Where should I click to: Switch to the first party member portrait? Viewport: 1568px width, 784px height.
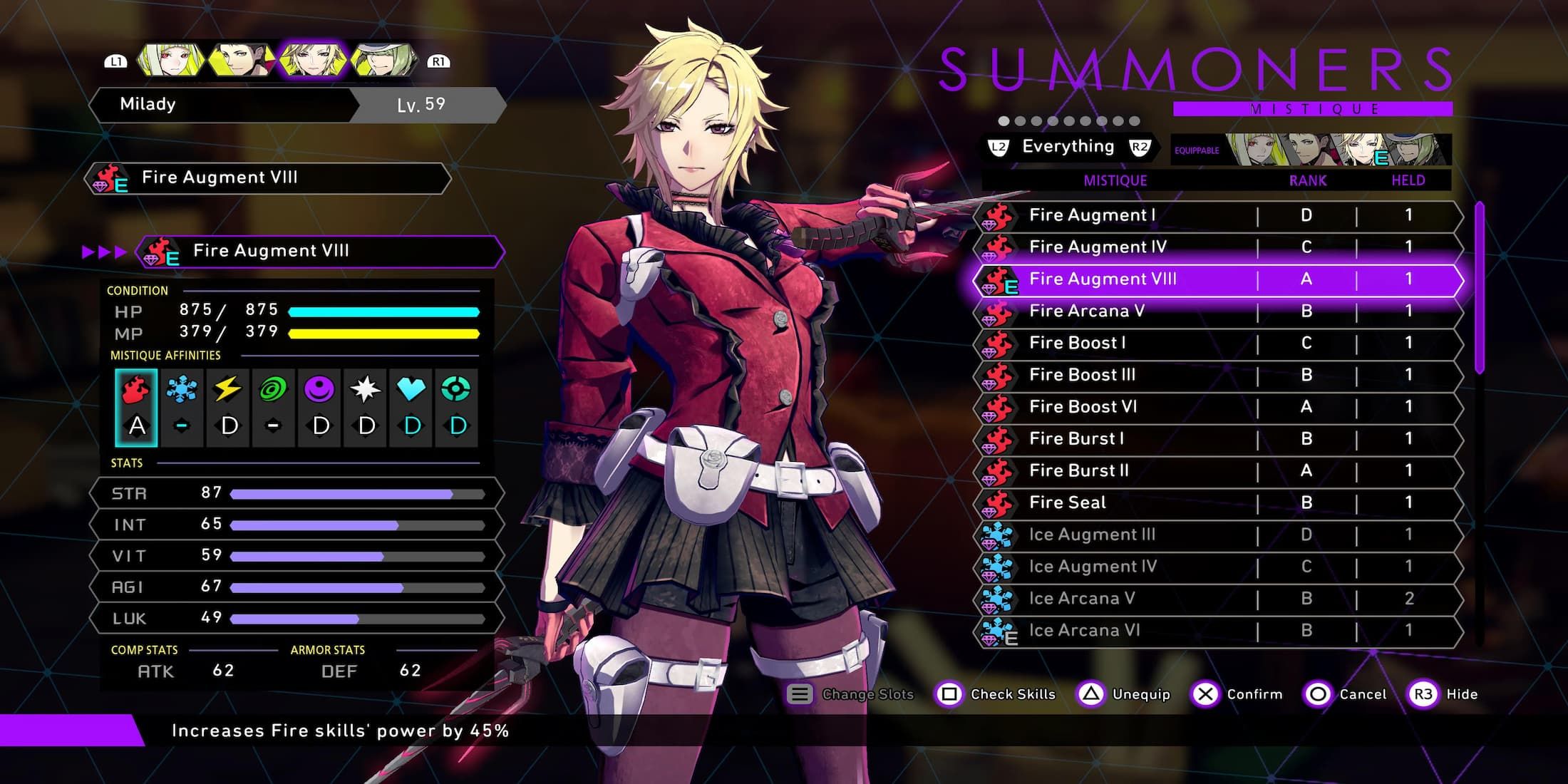point(170,61)
